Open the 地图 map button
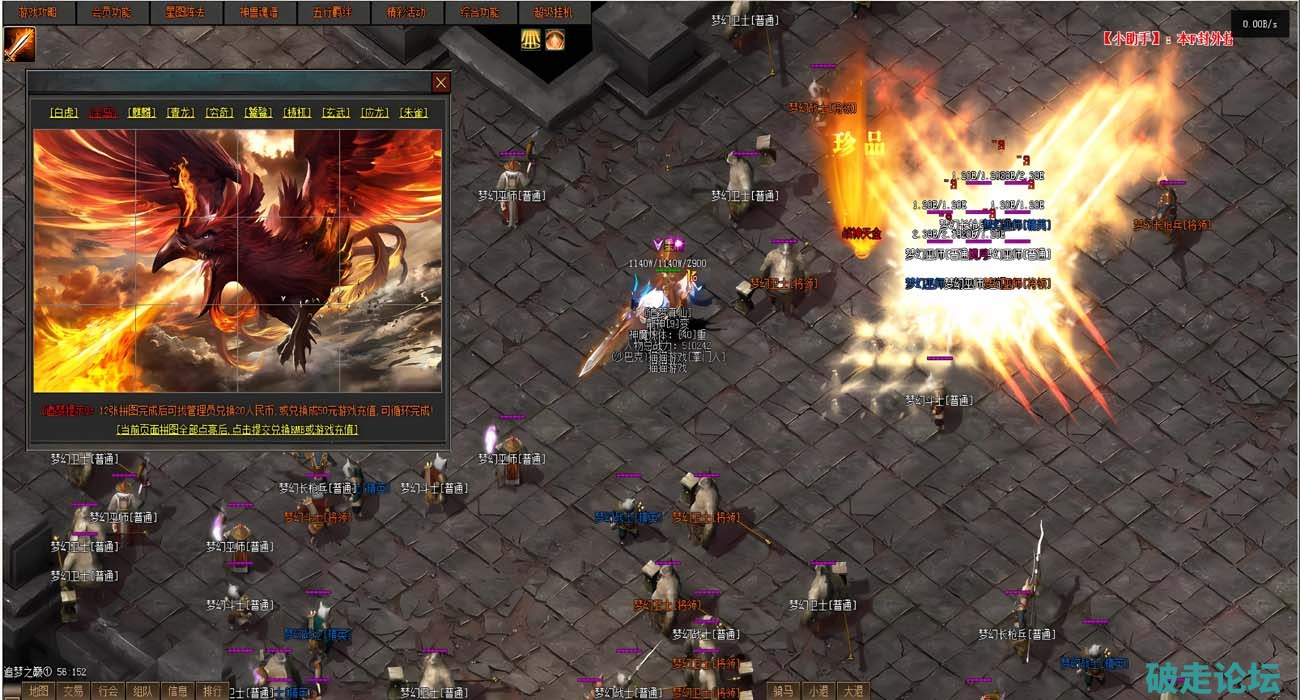 click(x=38, y=691)
